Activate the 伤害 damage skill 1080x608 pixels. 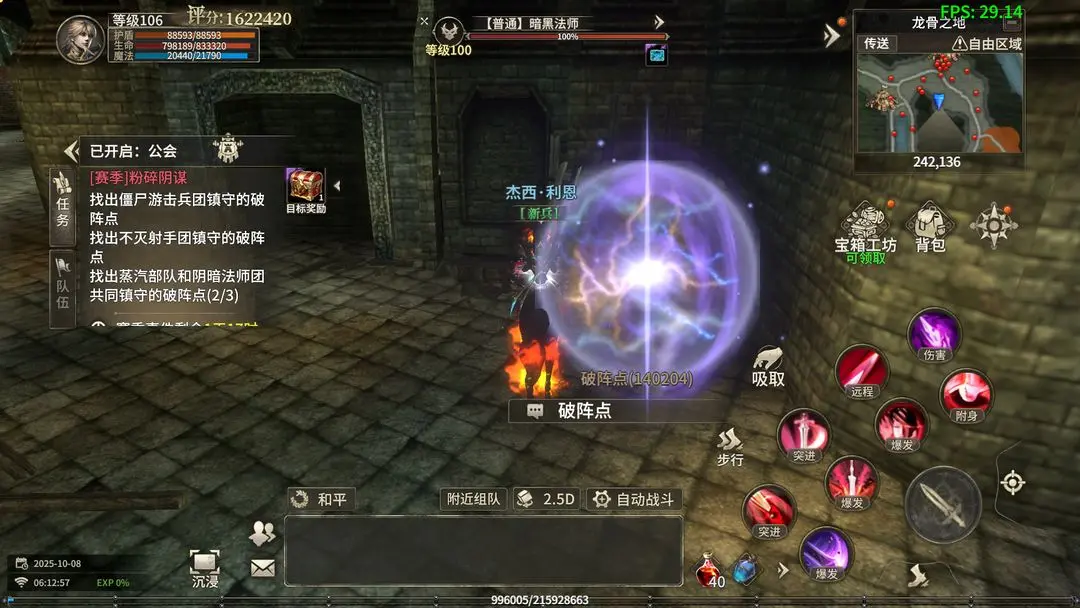[934, 336]
